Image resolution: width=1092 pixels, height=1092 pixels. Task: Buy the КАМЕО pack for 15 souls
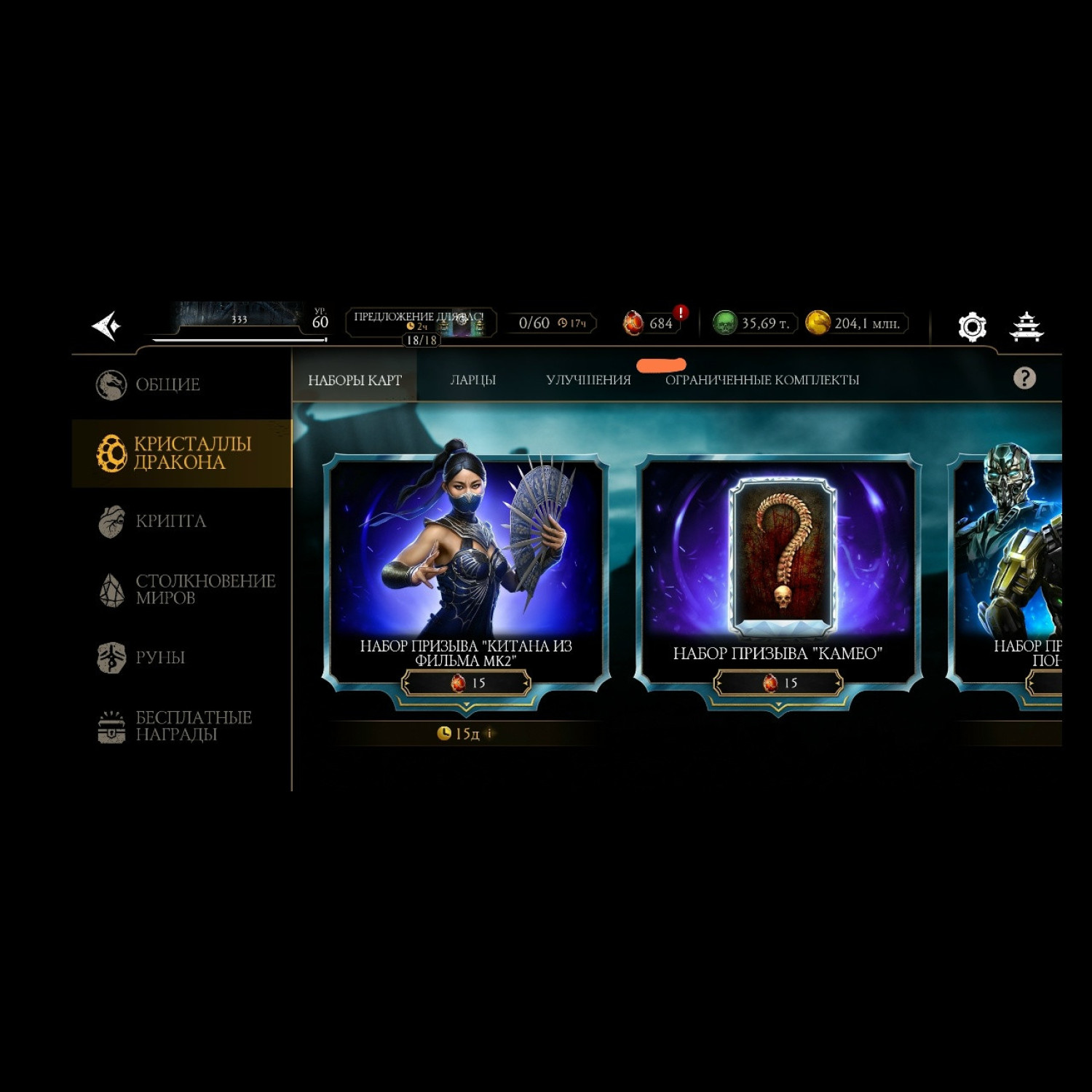coord(778,683)
